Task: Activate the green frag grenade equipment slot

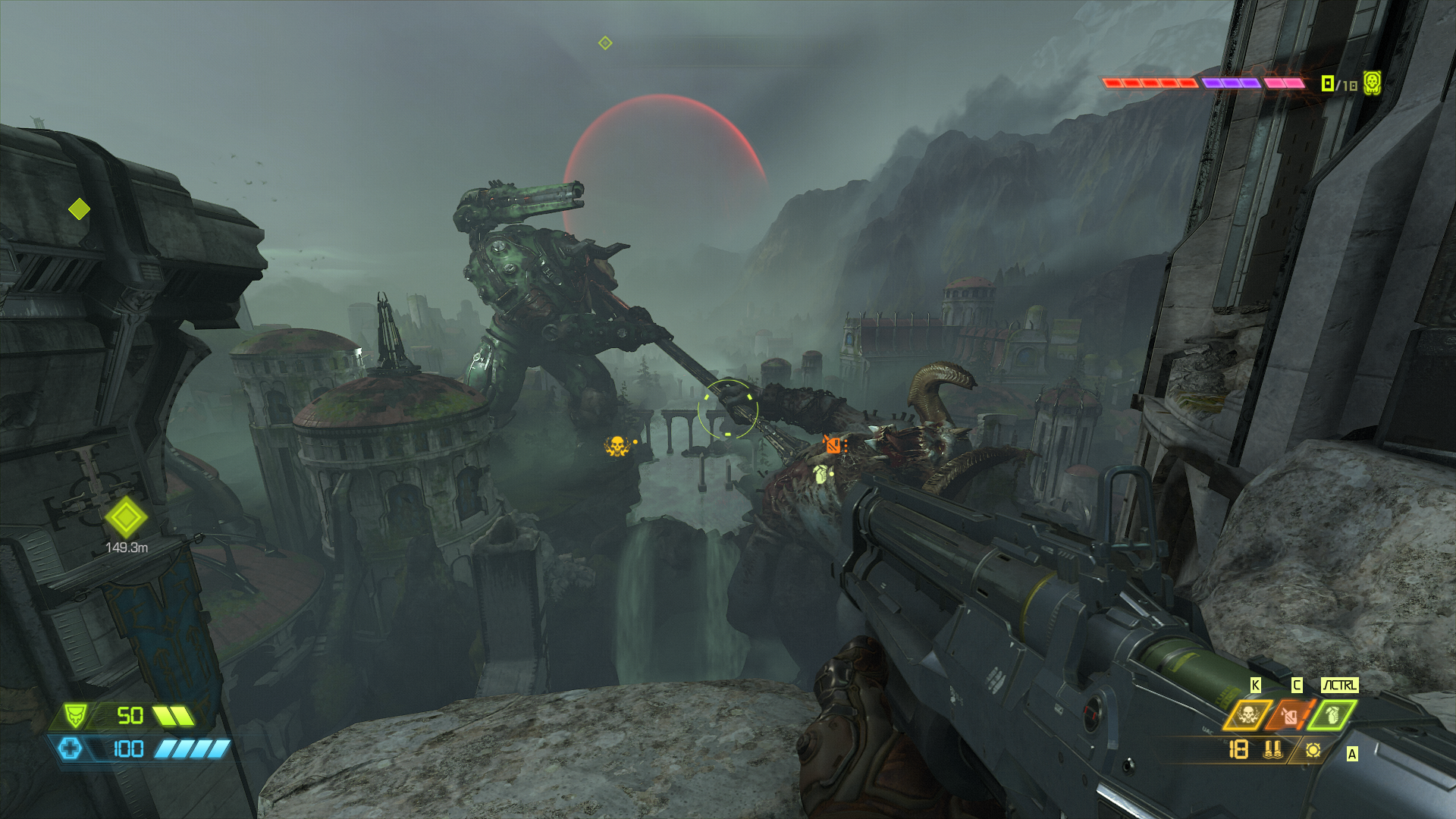Action: [x=1332, y=714]
